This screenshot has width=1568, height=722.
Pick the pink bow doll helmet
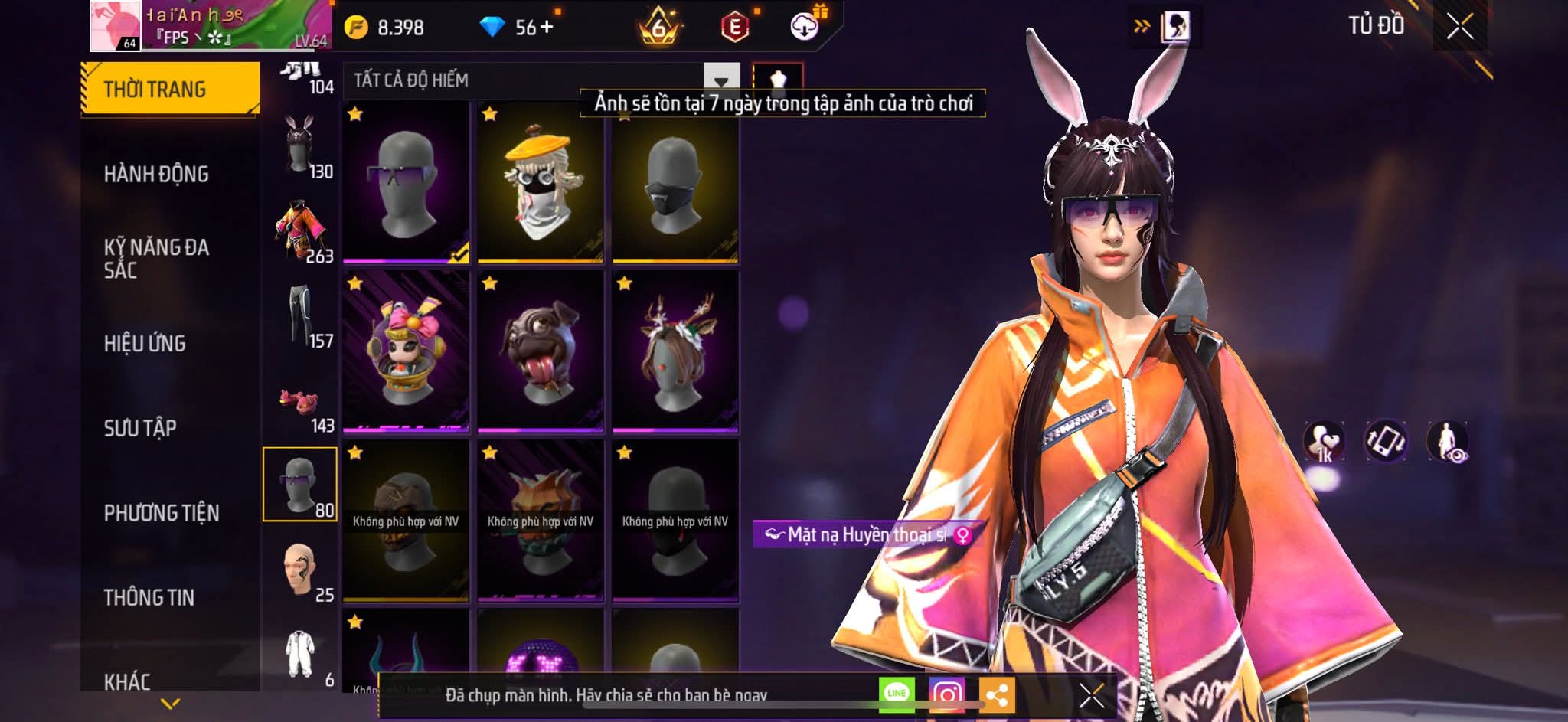click(x=406, y=351)
